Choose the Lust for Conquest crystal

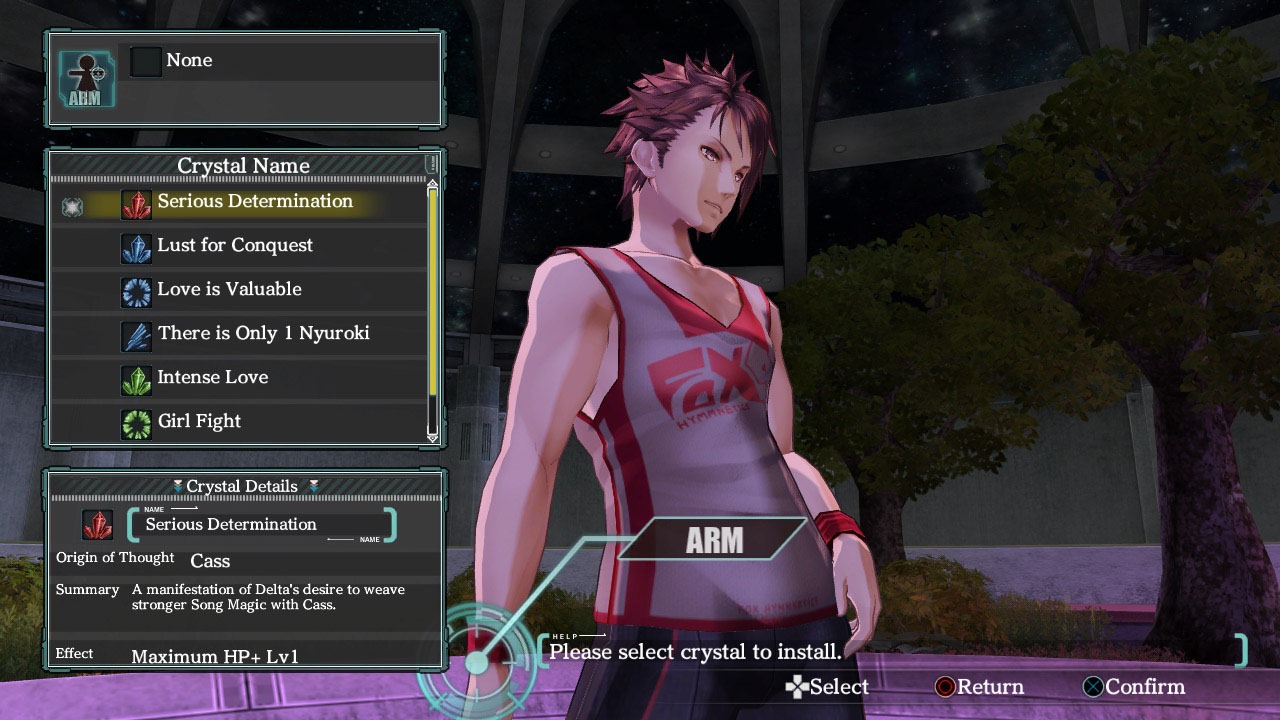pyautogui.click(x=235, y=246)
